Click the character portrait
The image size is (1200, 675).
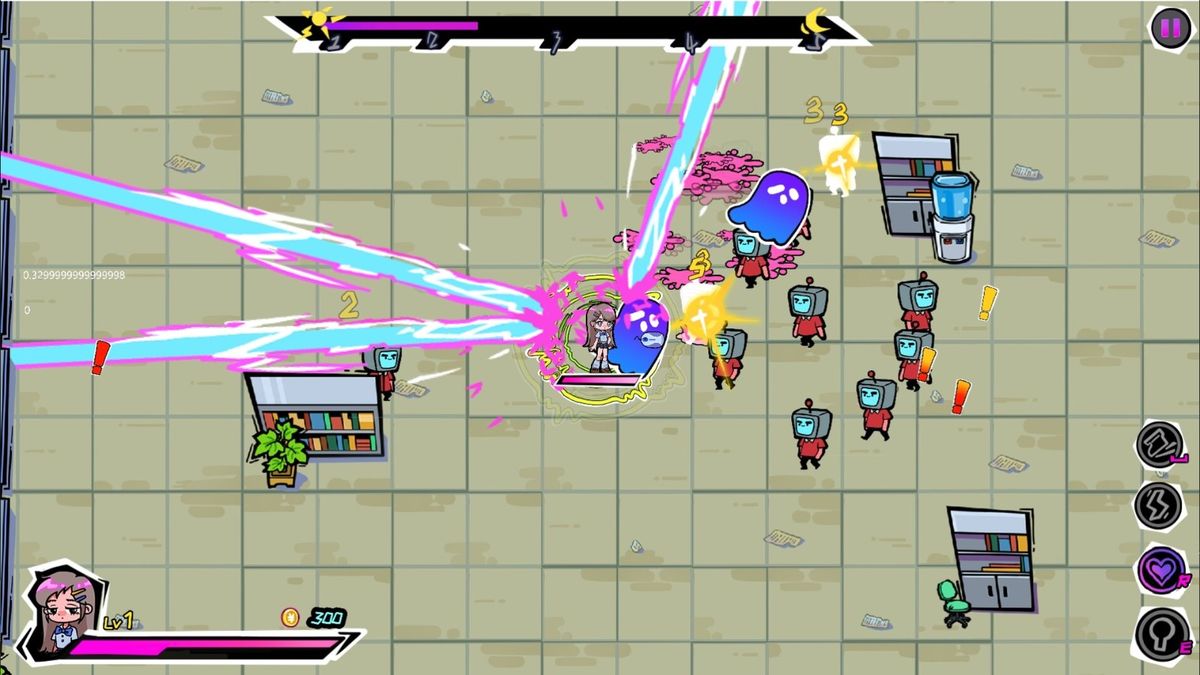[61, 610]
